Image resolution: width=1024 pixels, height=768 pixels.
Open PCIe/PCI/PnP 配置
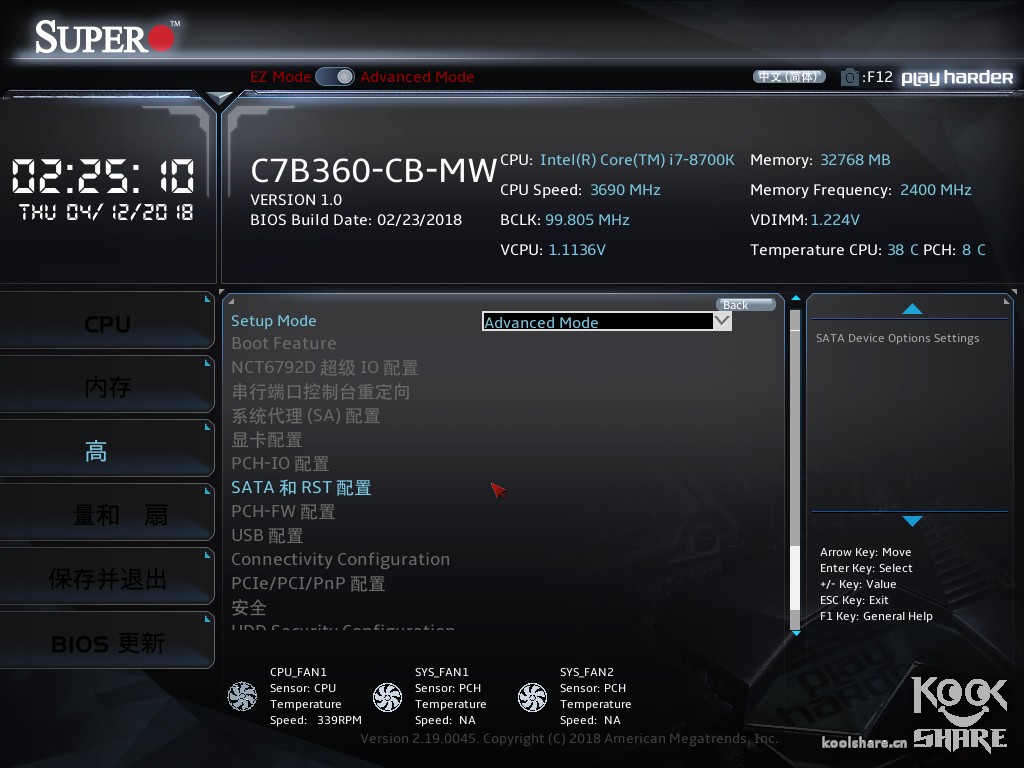click(308, 583)
